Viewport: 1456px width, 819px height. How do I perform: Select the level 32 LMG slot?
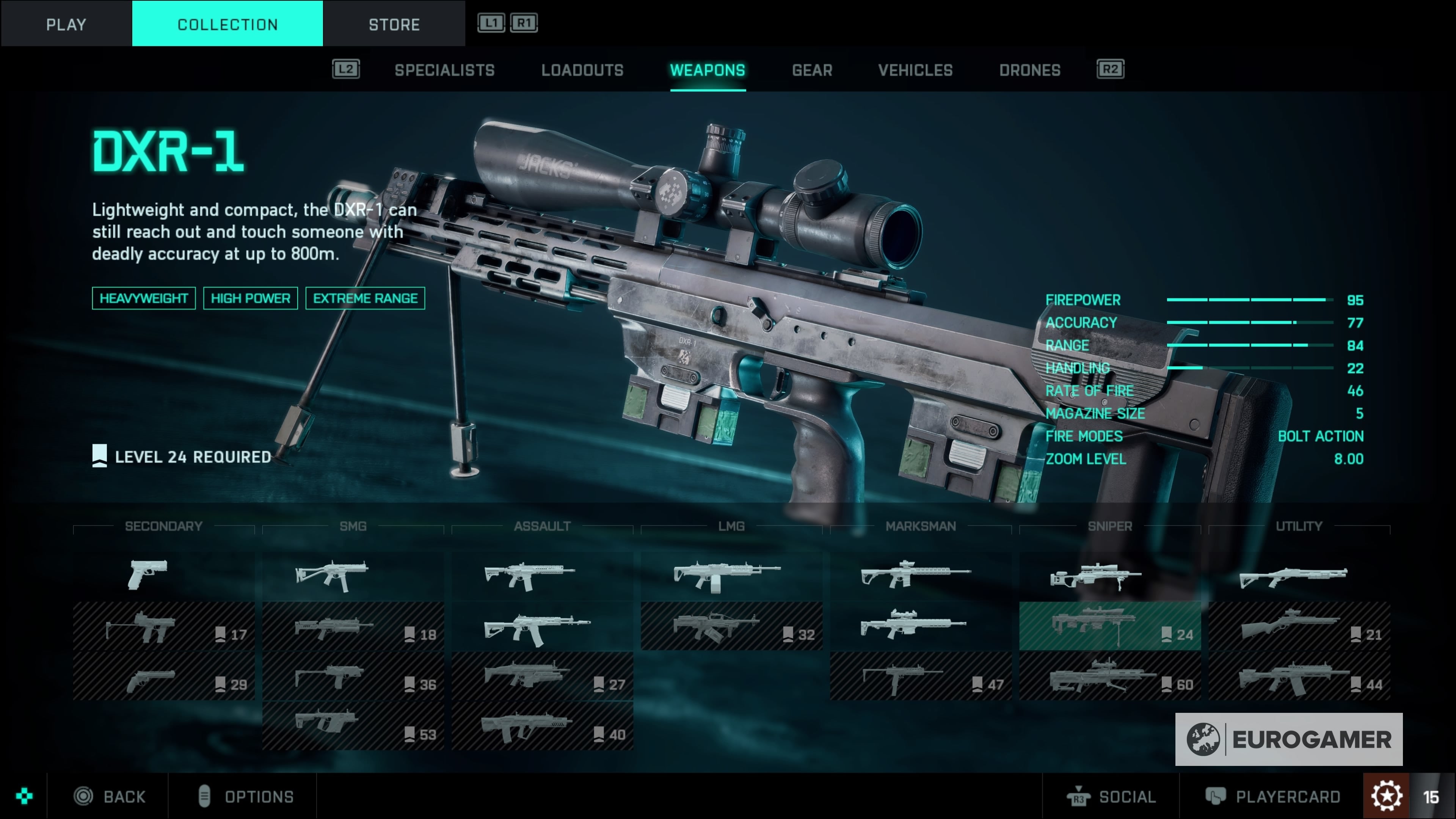[731, 626]
